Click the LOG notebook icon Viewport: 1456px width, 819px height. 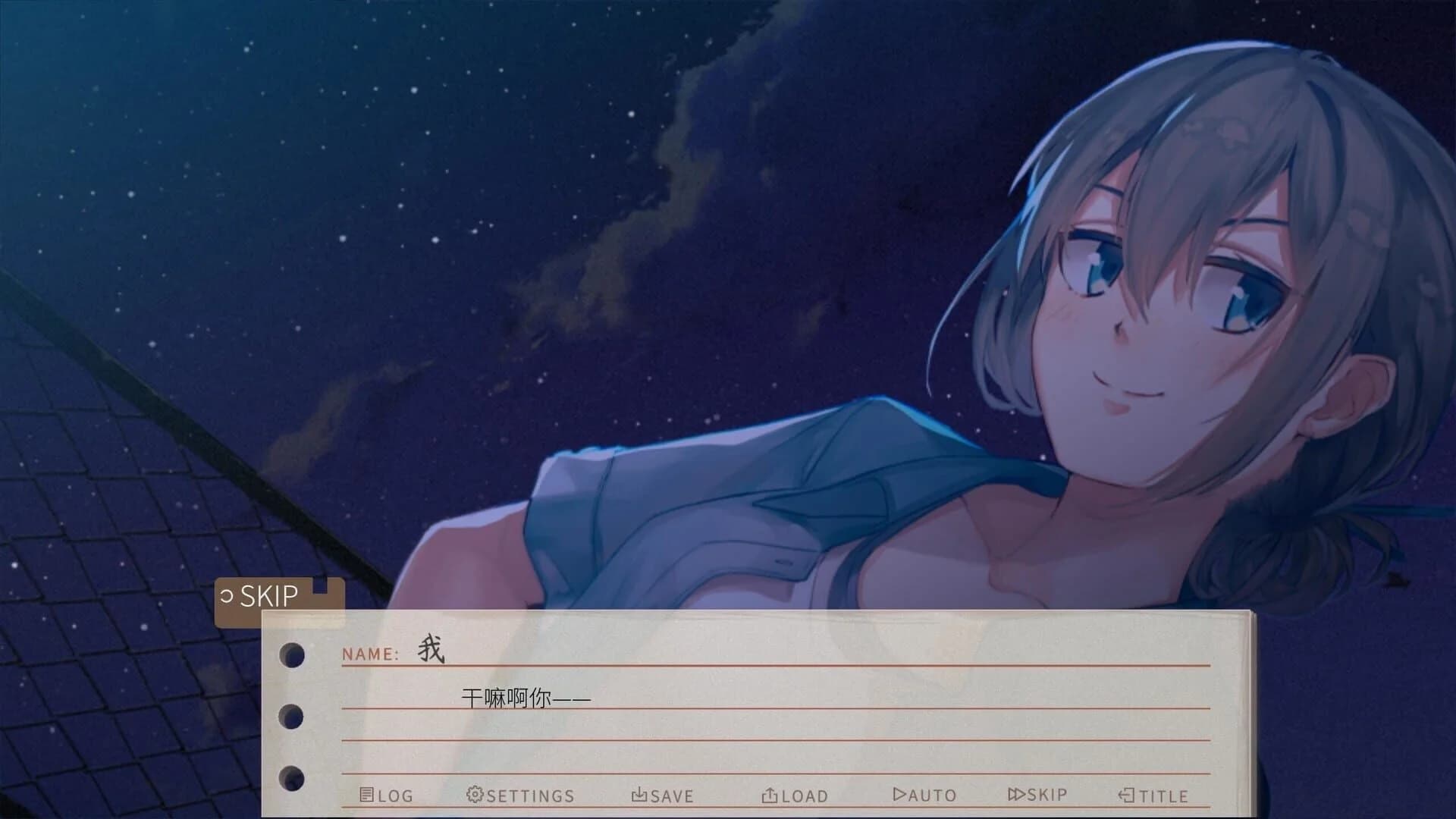[368, 795]
